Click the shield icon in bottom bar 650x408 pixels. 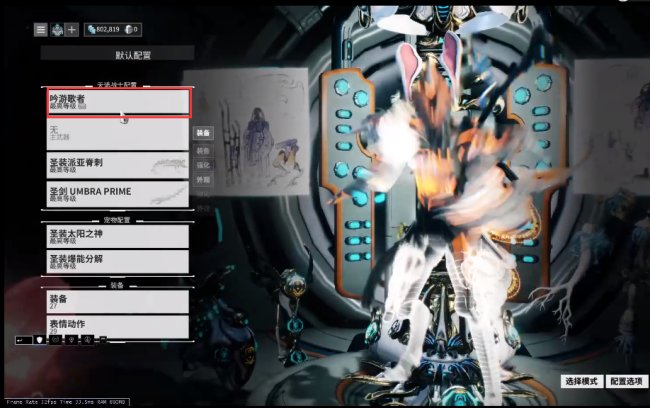pyautogui.click(x=41, y=340)
